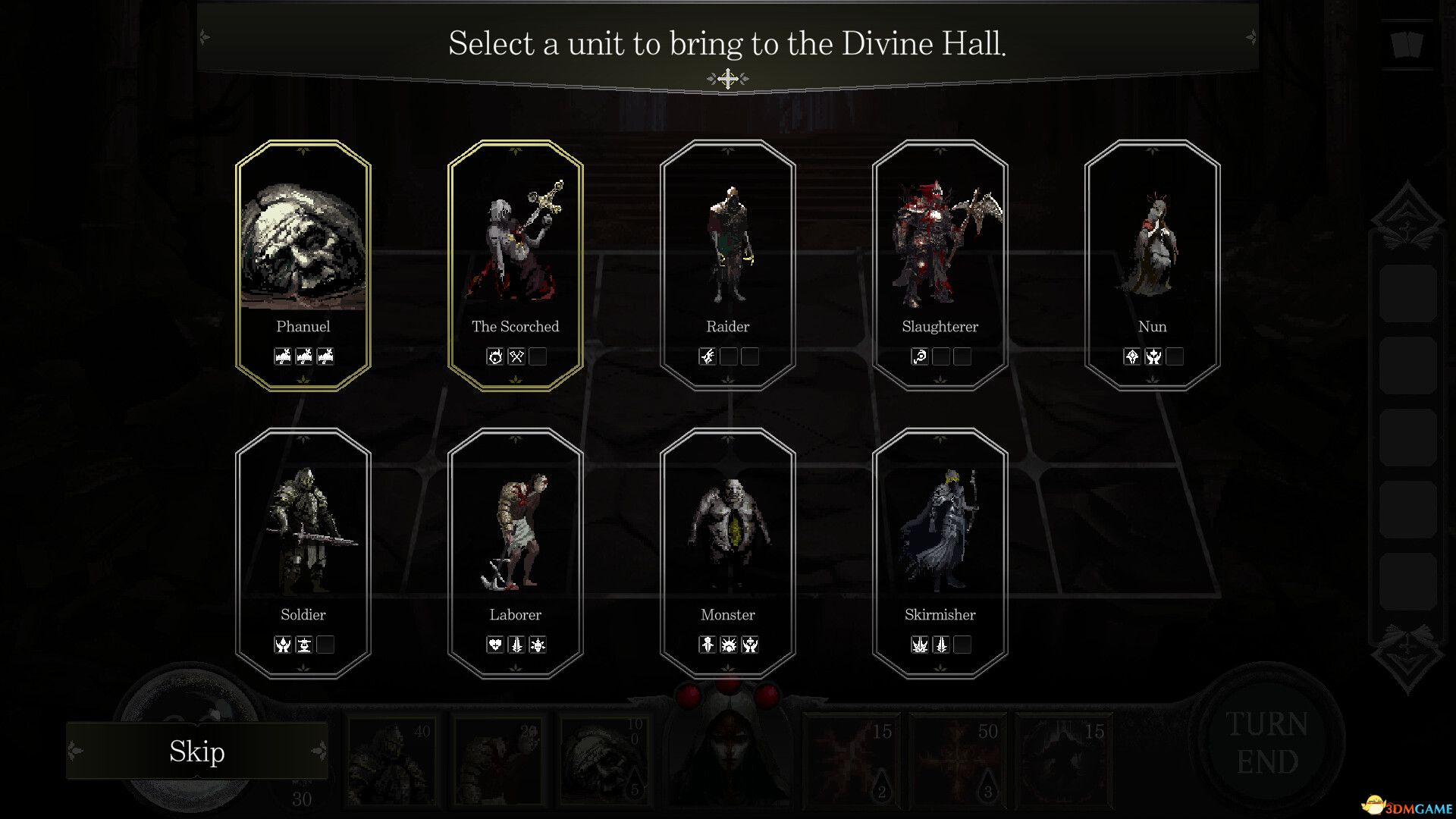The width and height of the screenshot is (1456, 819).
Task: Skip the unit selection
Action: pyautogui.click(x=197, y=752)
